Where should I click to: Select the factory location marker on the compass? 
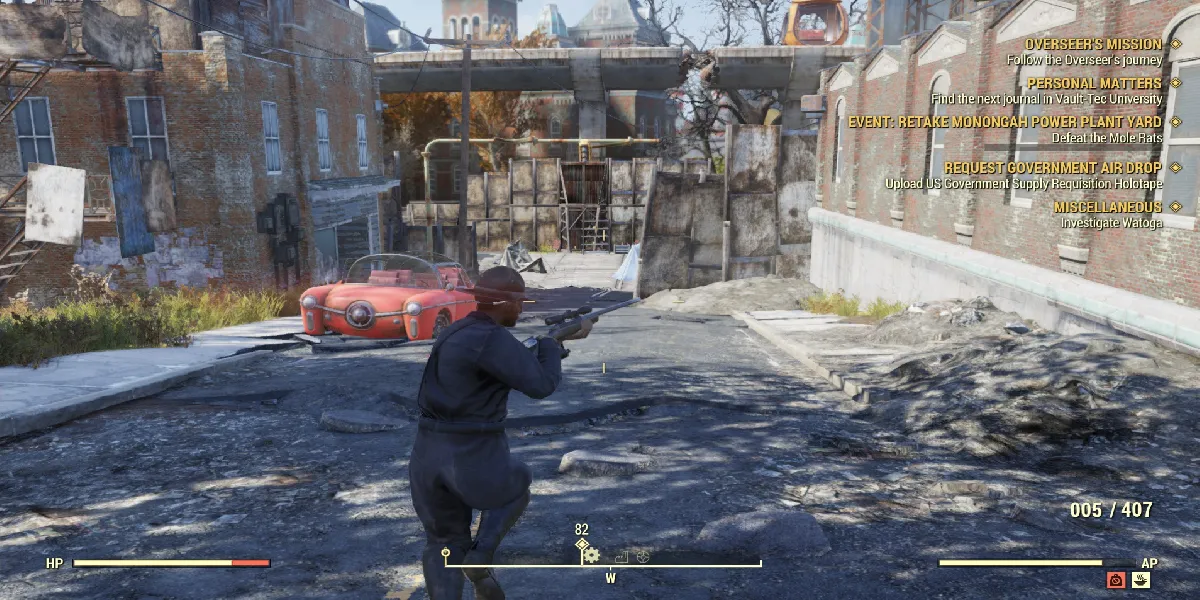[621, 556]
